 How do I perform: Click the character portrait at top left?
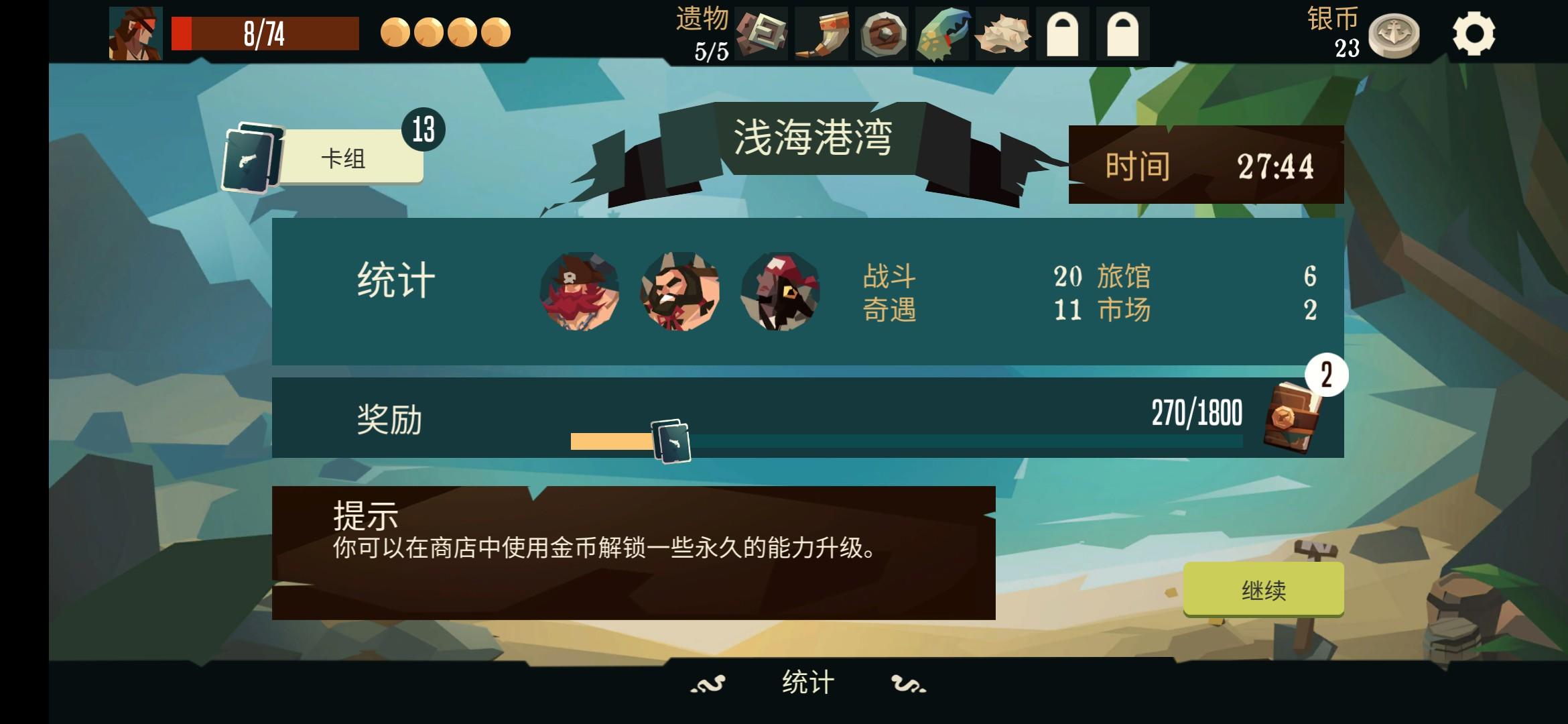coord(135,35)
